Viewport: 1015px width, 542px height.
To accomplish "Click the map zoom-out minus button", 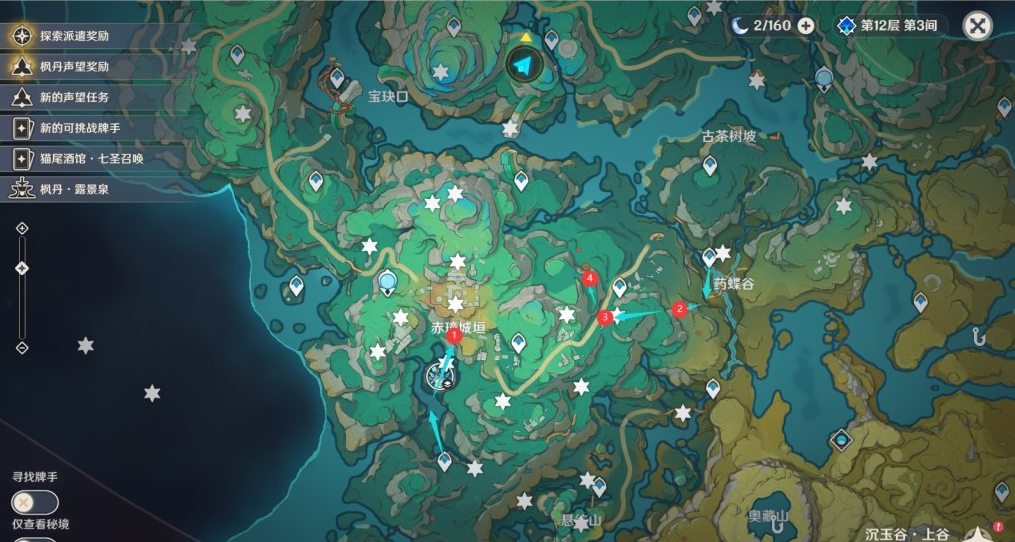I will coord(22,347).
